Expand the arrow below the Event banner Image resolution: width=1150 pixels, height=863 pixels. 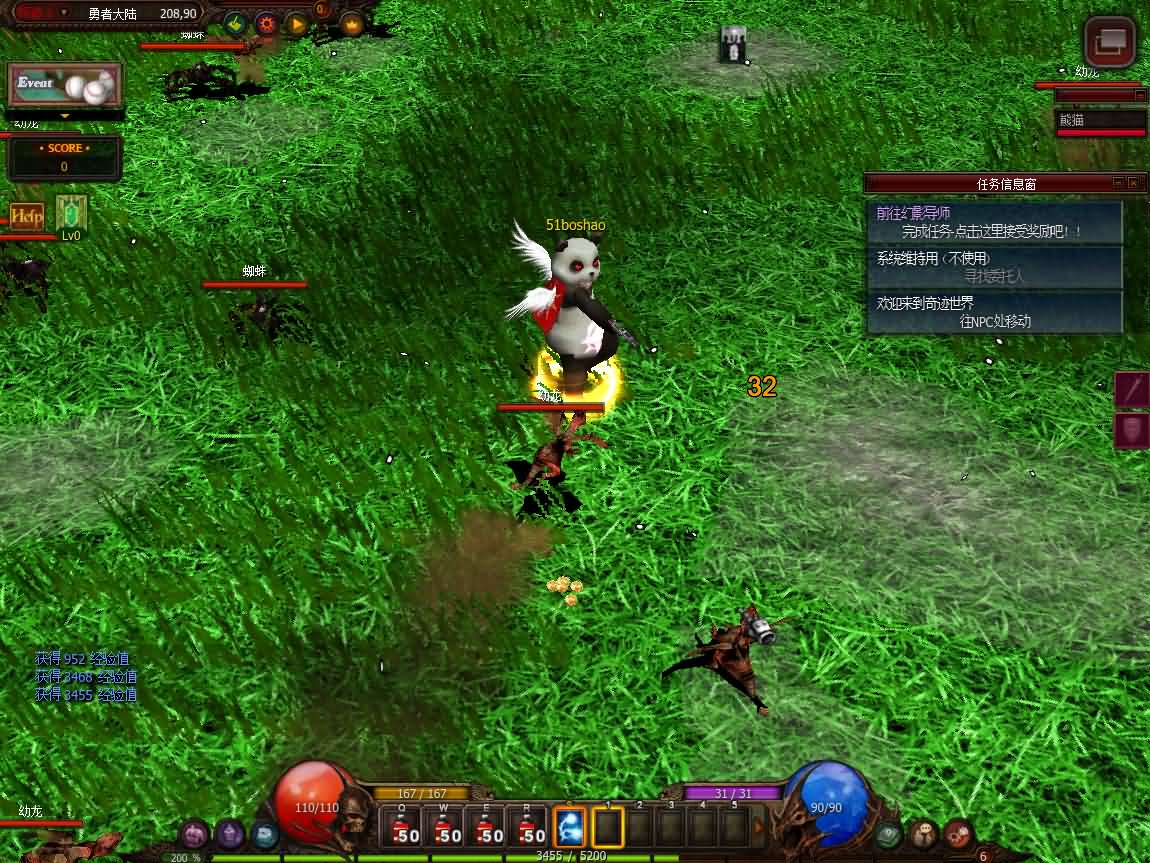point(65,116)
